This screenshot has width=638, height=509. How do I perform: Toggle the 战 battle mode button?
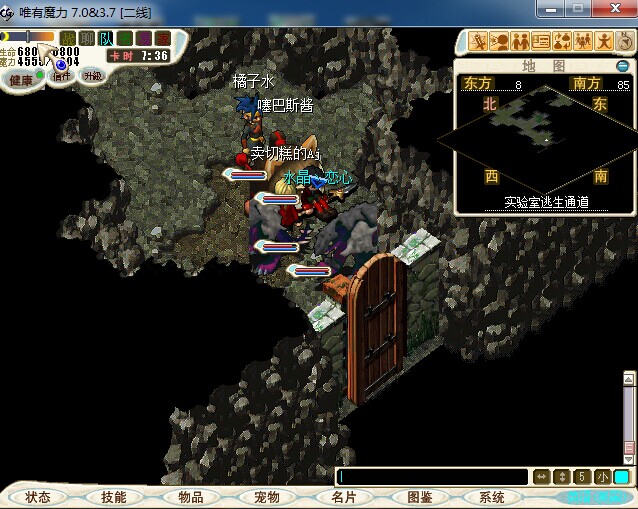pos(68,38)
